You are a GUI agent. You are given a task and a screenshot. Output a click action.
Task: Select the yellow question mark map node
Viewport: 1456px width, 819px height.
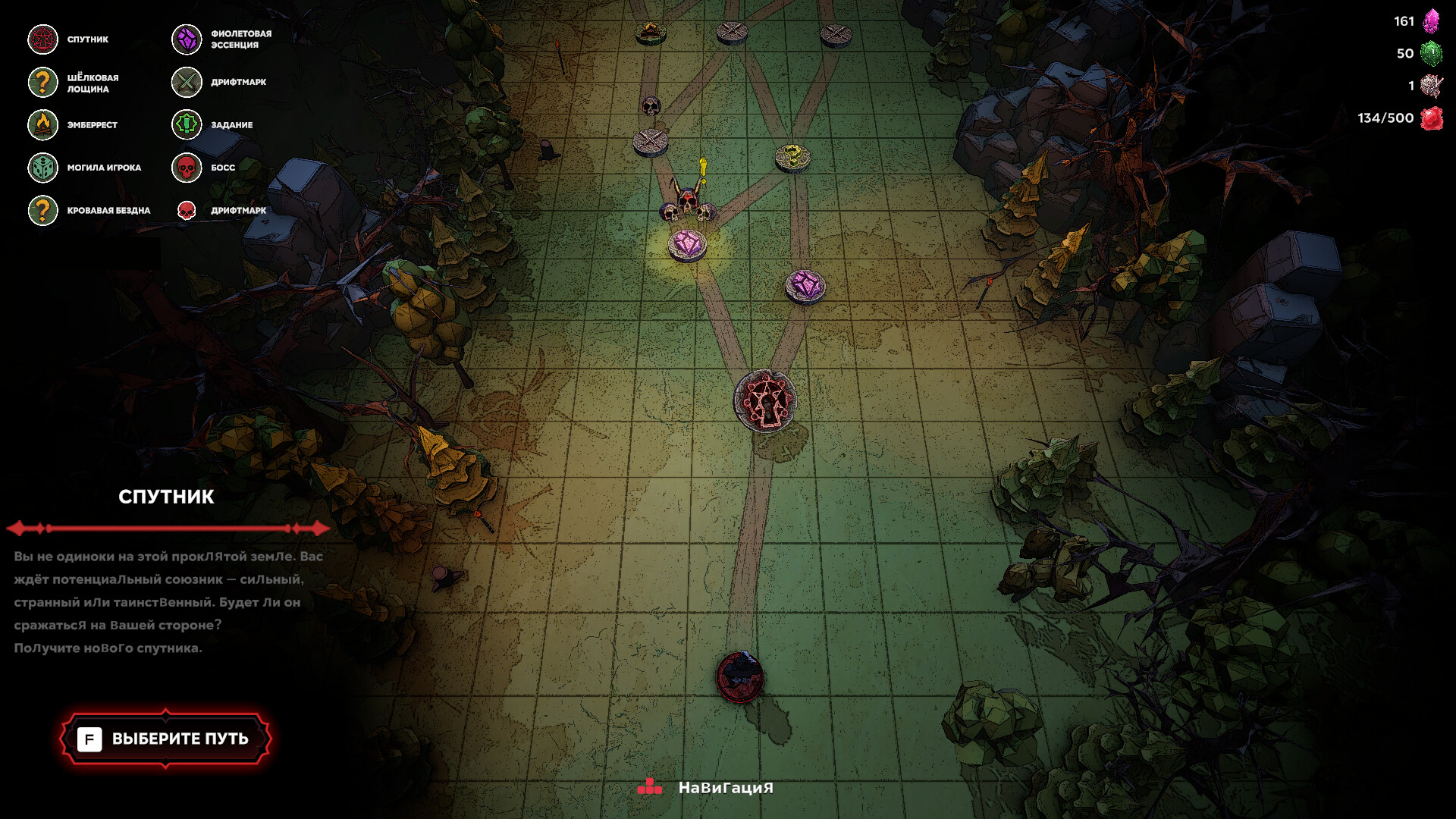click(792, 157)
